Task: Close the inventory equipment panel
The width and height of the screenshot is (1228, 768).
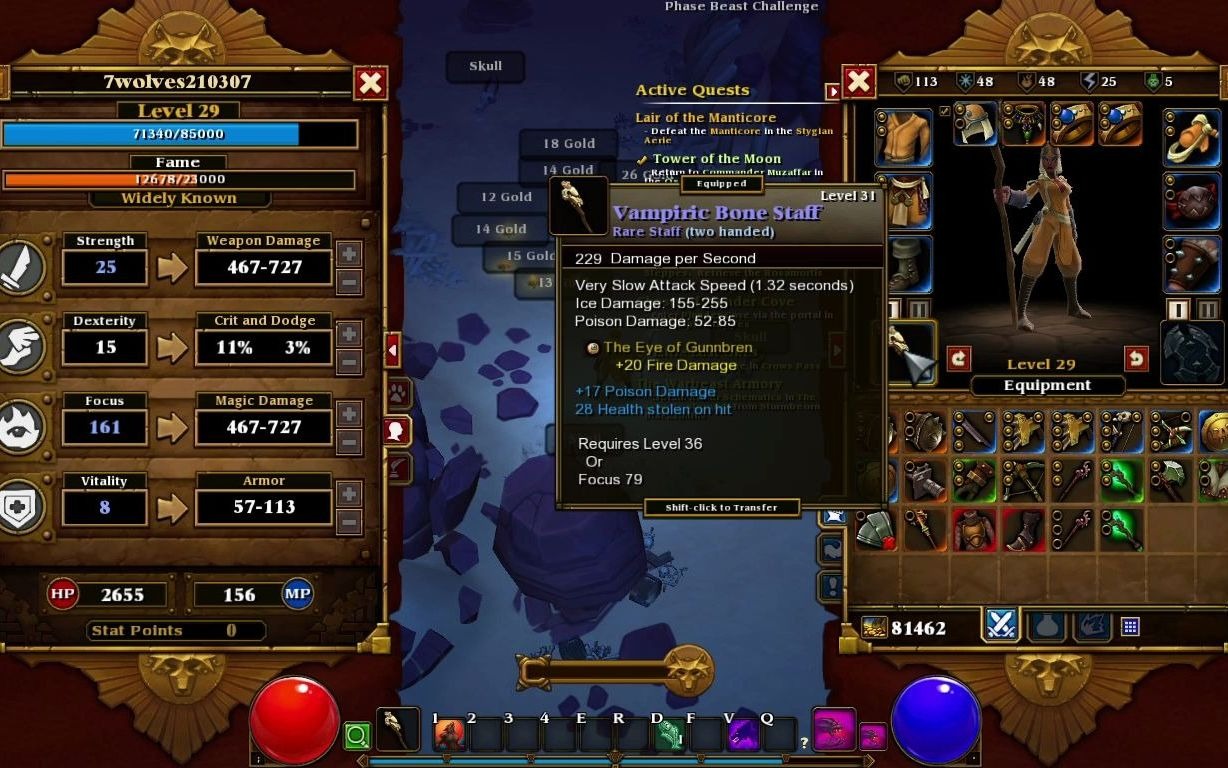Action: pyautogui.click(x=859, y=82)
